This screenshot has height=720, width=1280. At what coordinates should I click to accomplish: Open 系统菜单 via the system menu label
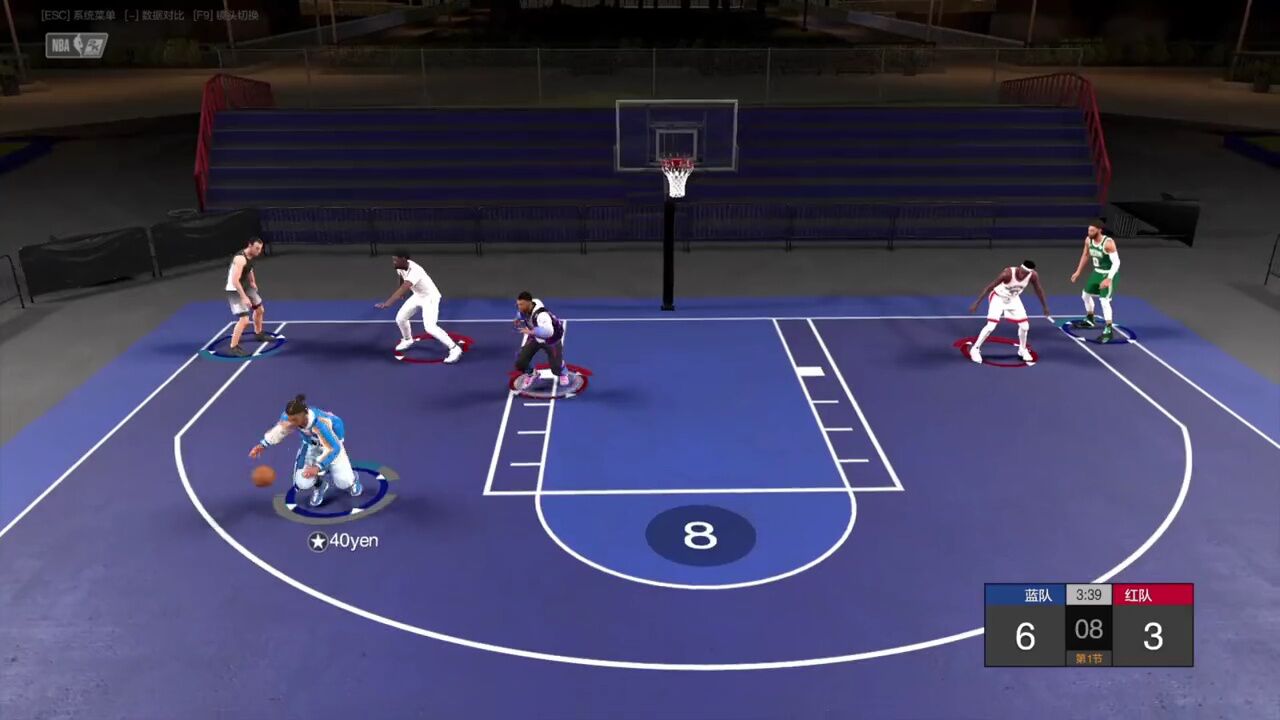pyautogui.click(x=95, y=15)
